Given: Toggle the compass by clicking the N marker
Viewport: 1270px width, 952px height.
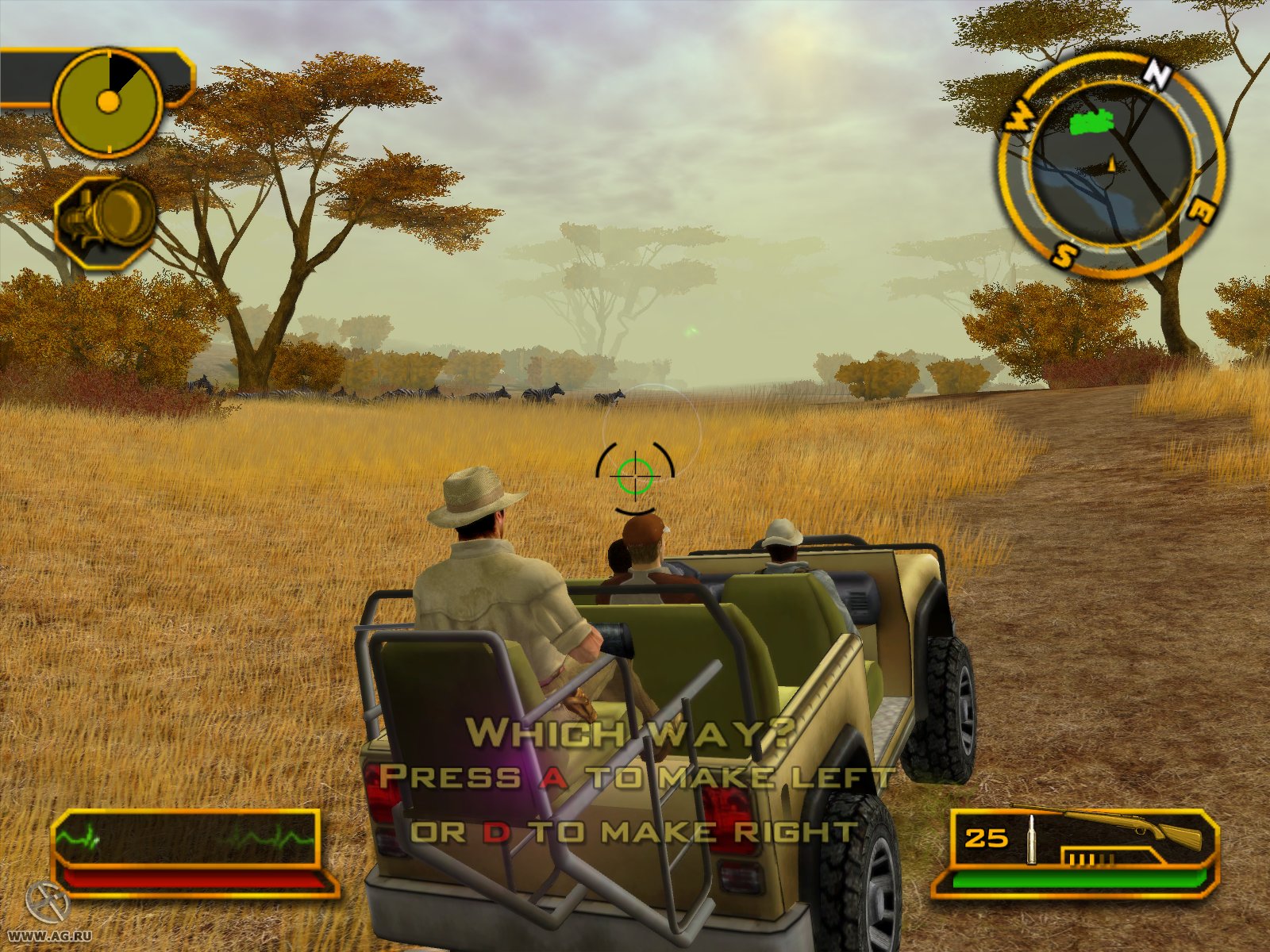Looking at the screenshot, I should (x=1158, y=74).
